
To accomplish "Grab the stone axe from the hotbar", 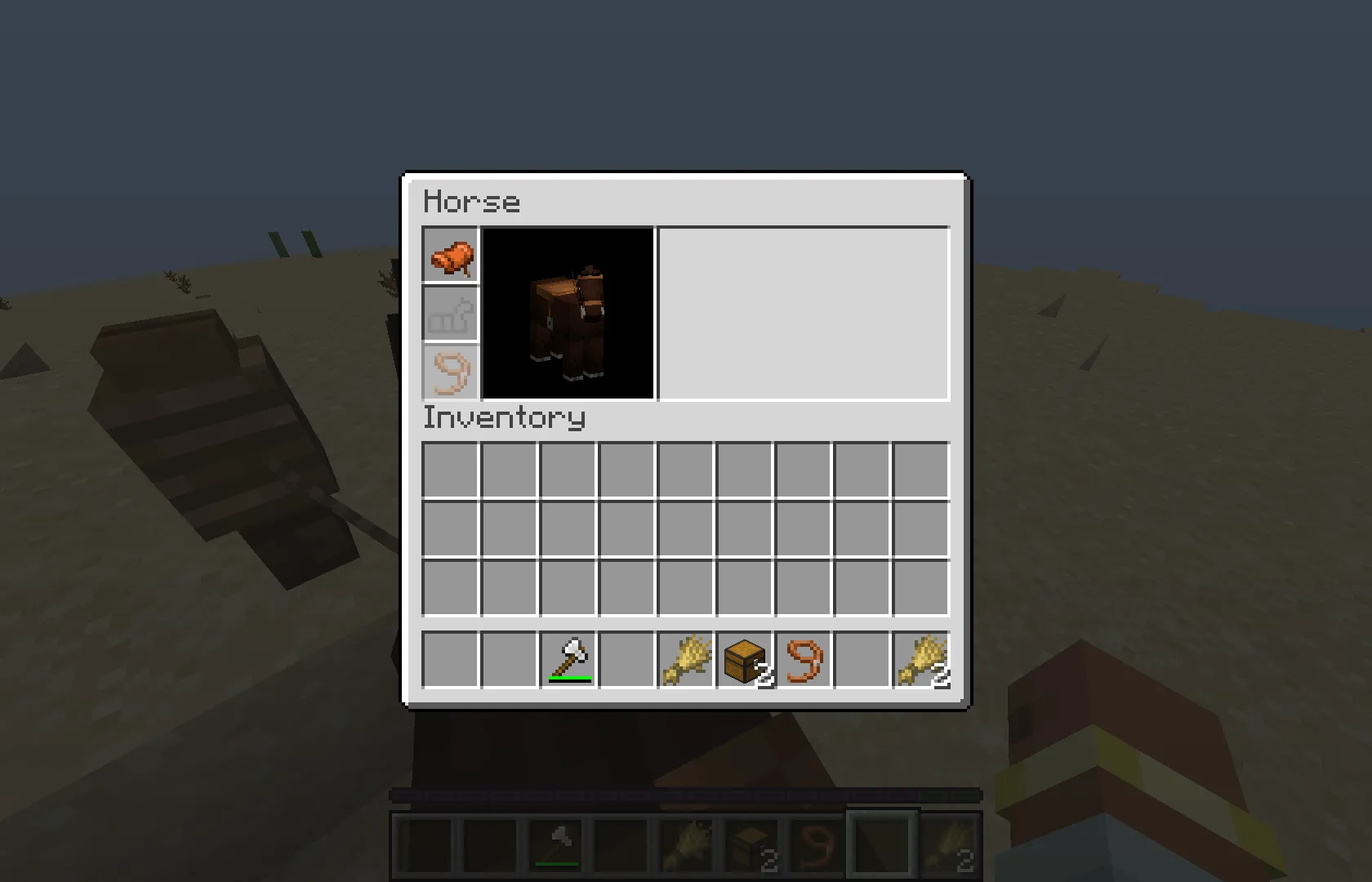I will tap(569, 659).
